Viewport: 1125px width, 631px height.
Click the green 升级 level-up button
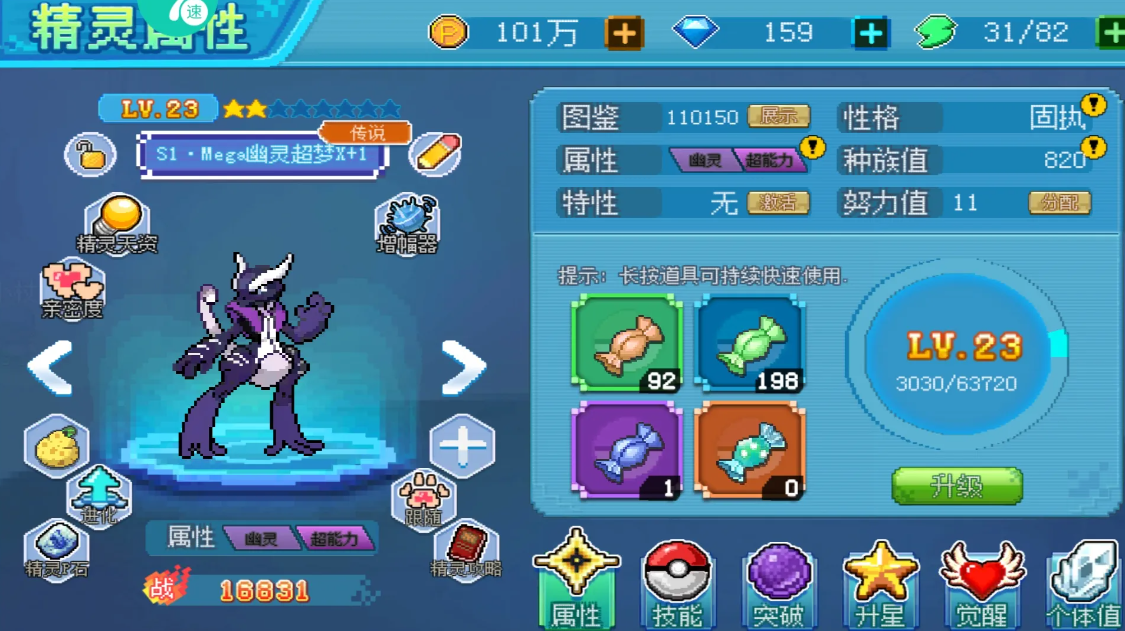[x=956, y=486]
